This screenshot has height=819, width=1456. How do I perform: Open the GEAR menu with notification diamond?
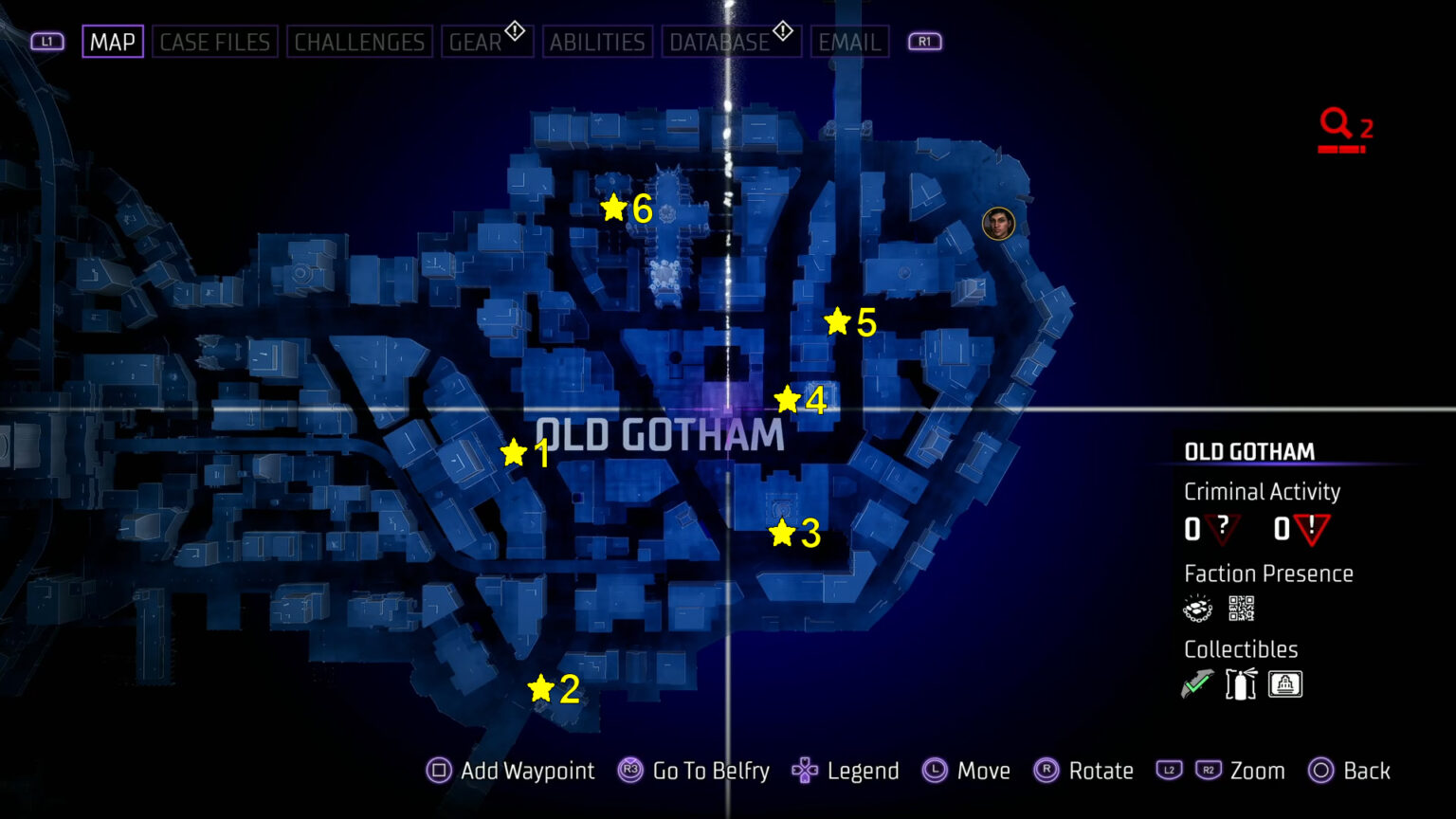tap(480, 41)
